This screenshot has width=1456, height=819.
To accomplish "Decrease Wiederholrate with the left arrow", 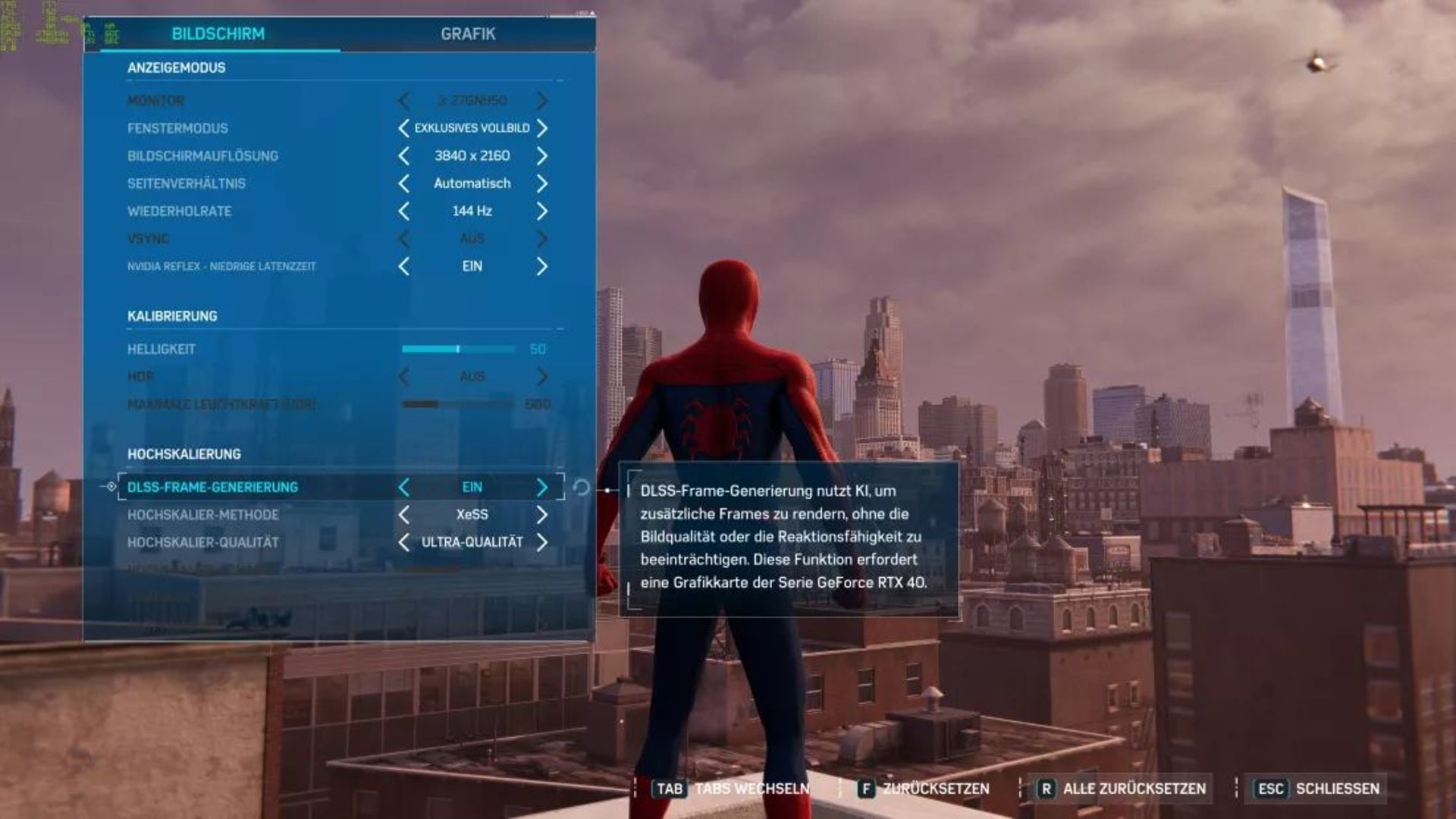I will (403, 211).
